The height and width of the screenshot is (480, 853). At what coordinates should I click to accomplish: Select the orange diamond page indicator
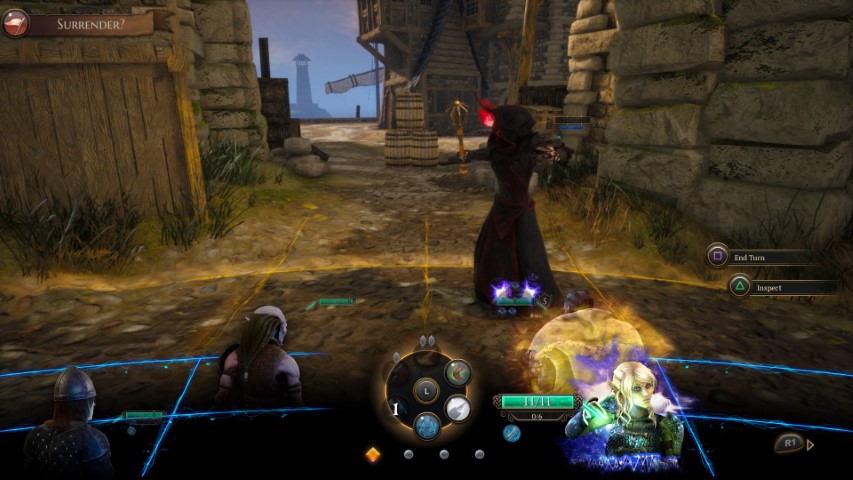click(373, 454)
